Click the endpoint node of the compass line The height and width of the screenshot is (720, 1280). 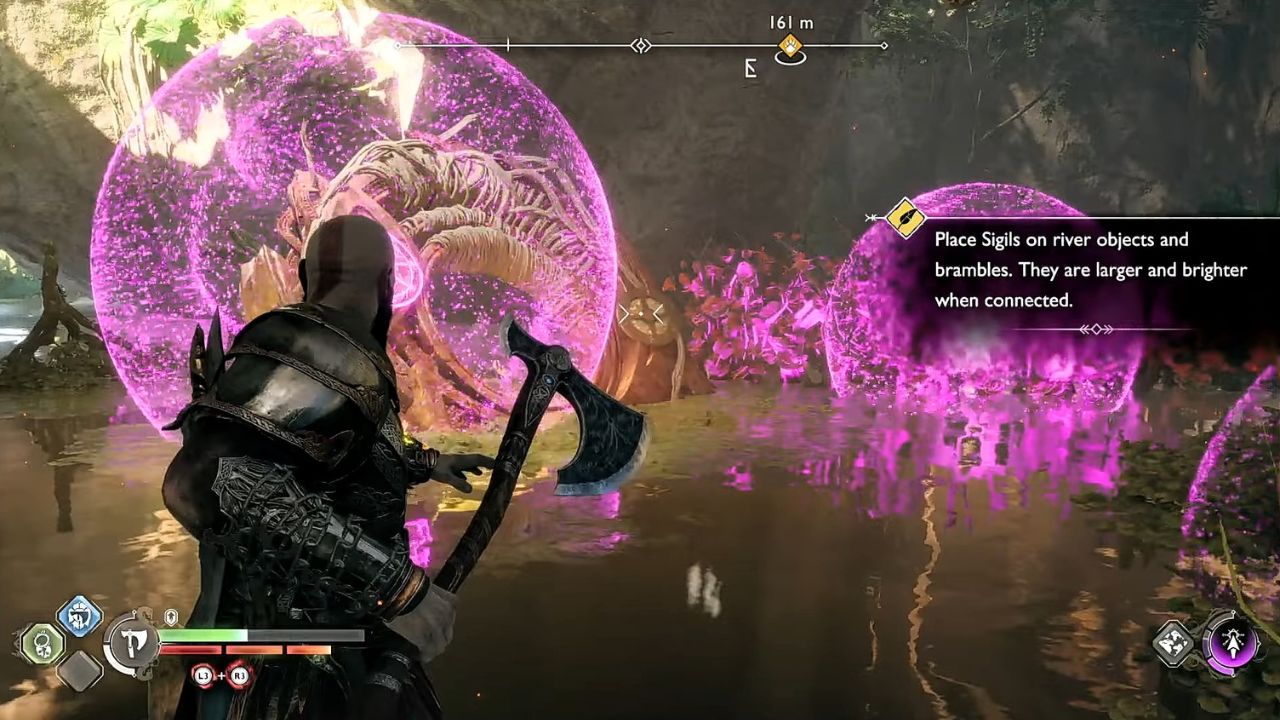coord(883,44)
